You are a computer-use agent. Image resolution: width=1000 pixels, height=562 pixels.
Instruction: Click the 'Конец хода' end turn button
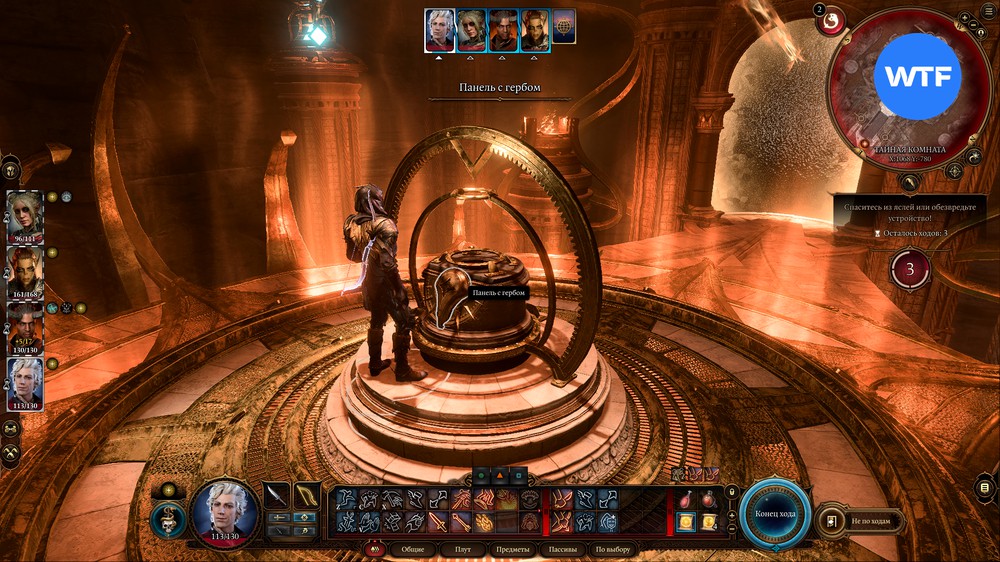[776, 513]
